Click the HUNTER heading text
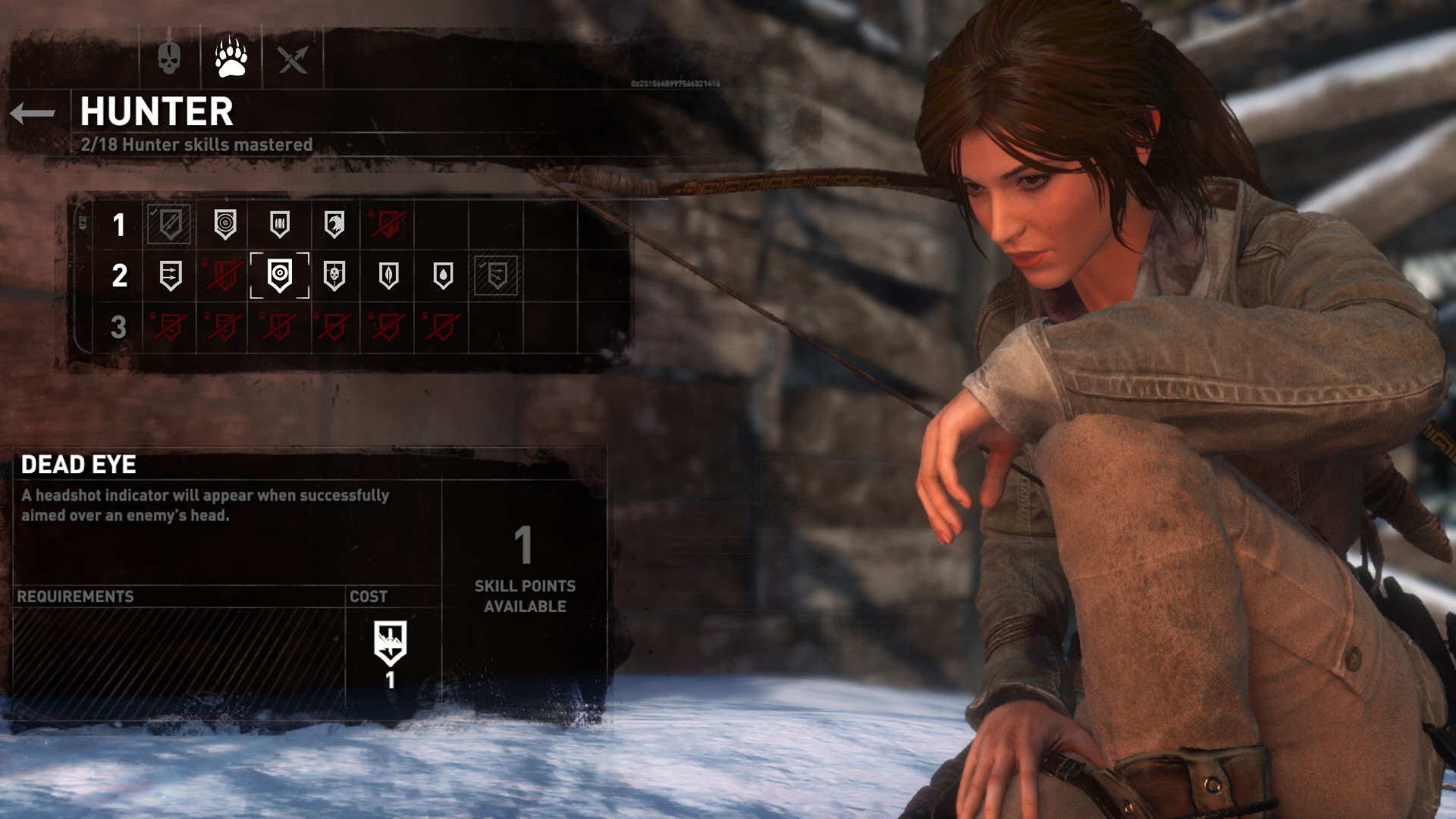1456x819 pixels. point(155,111)
